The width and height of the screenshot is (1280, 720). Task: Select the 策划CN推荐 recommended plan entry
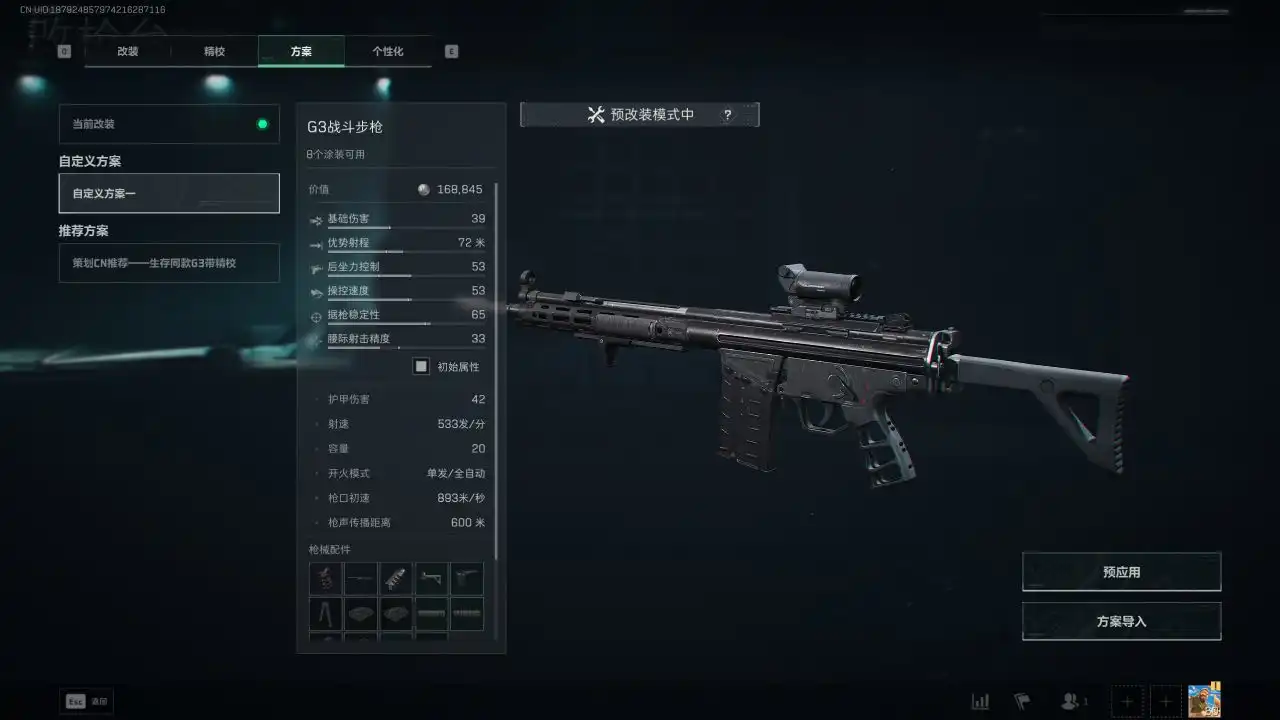point(168,263)
